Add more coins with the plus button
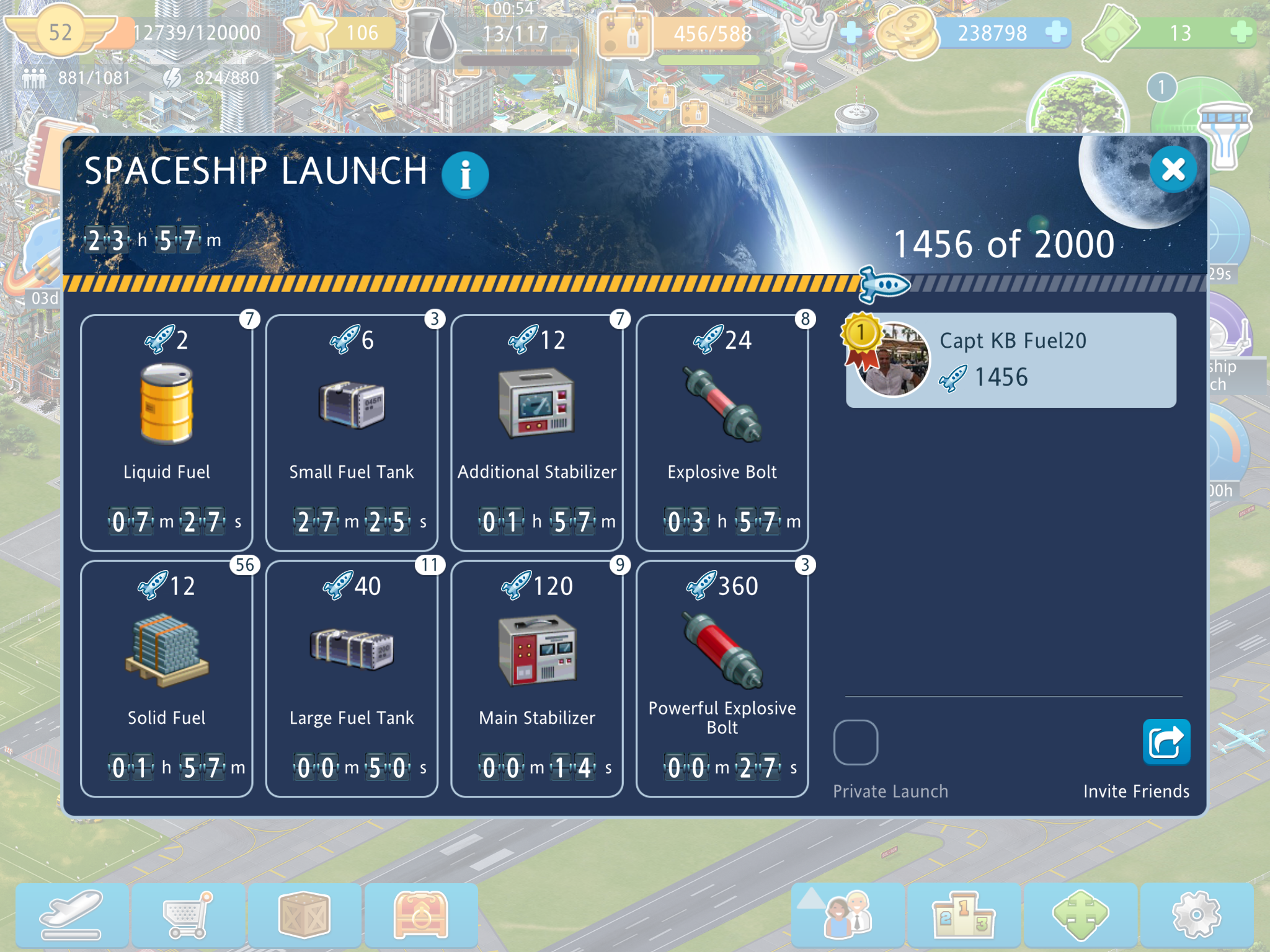This screenshot has height=952, width=1270. click(1055, 32)
